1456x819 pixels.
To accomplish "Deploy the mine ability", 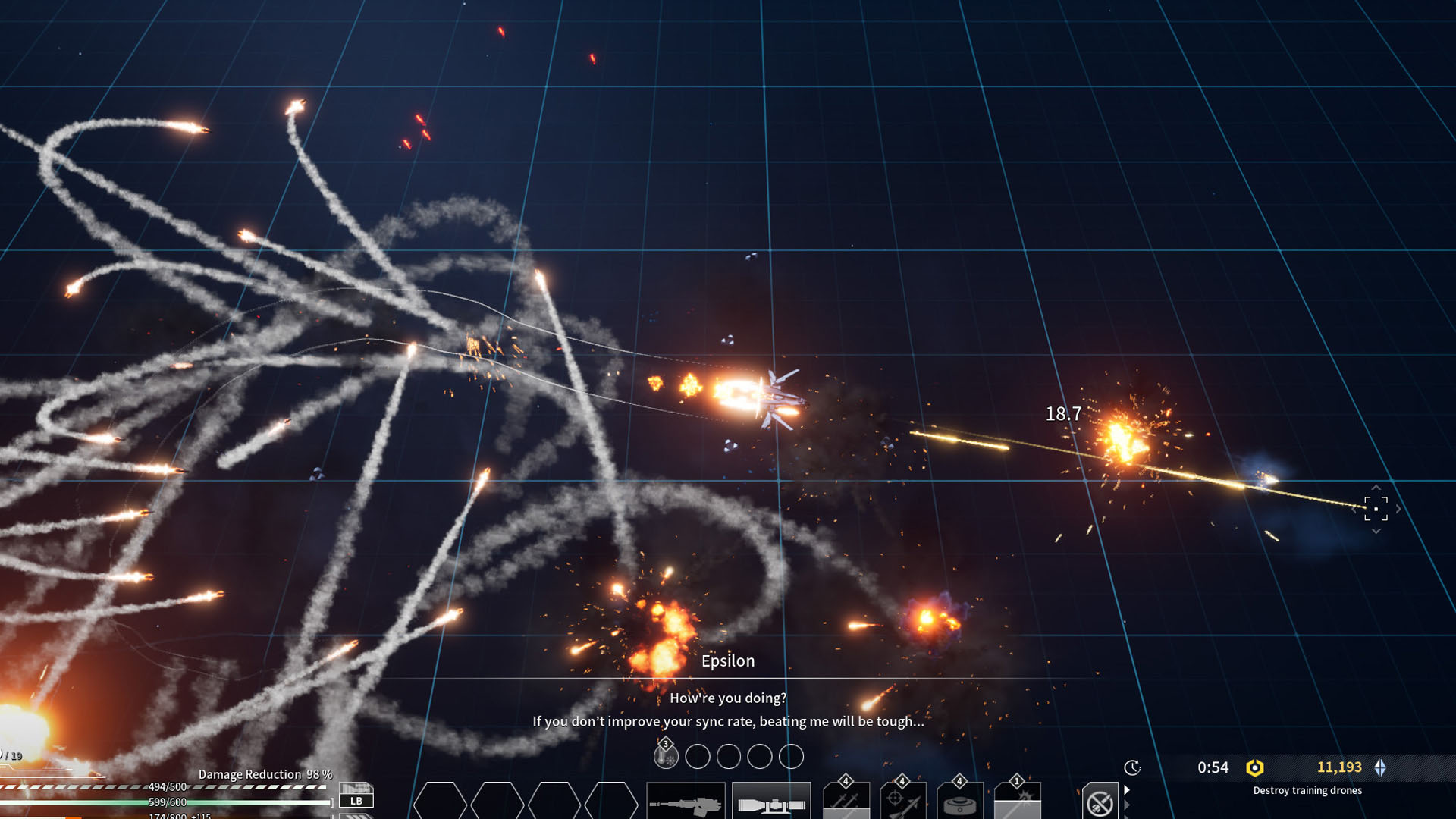I will (x=960, y=802).
